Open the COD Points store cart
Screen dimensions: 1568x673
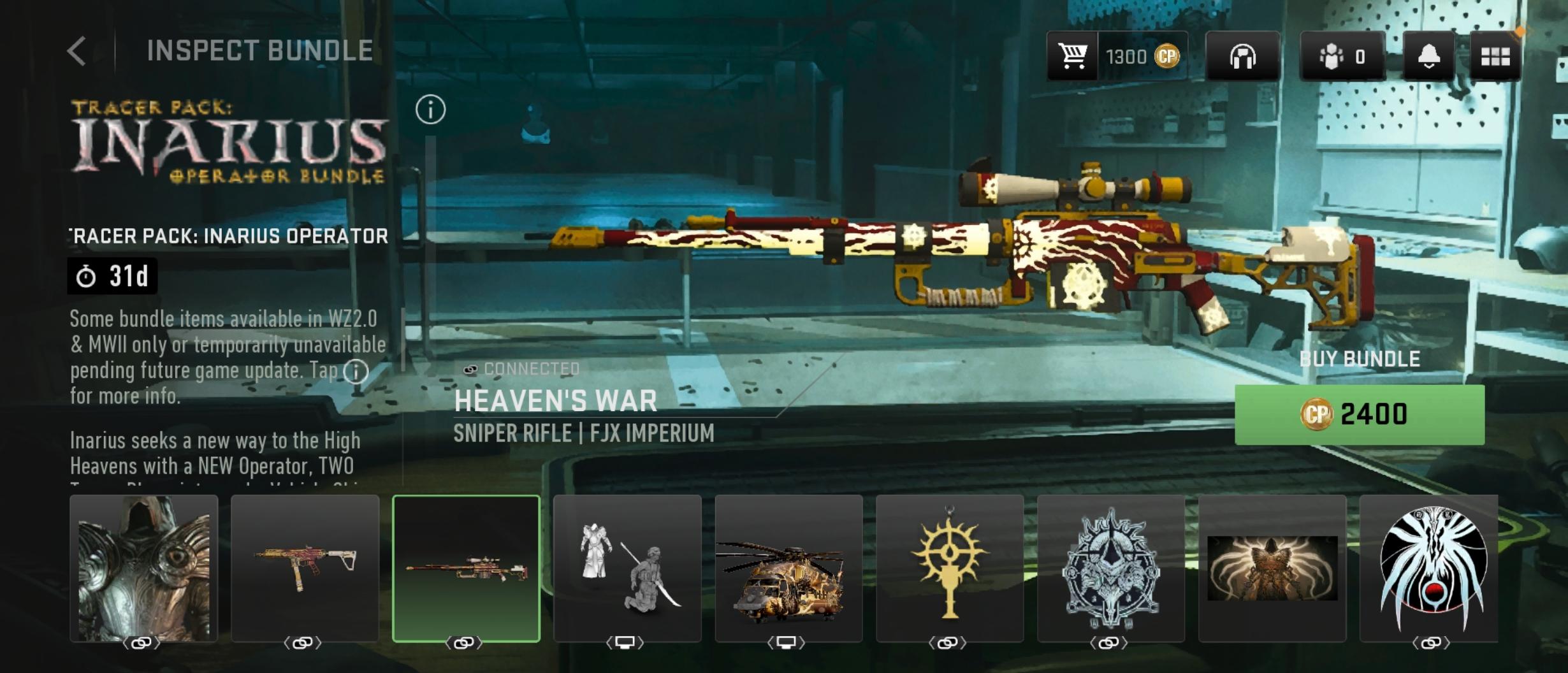(x=1073, y=57)
